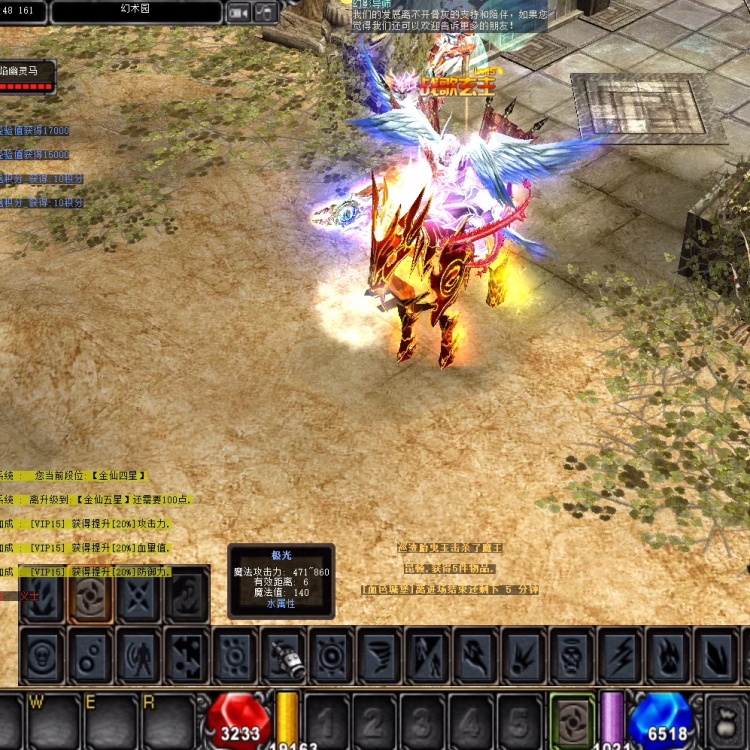
Task: Open the bag pouch icon
Action: click(x=729, y=720)
